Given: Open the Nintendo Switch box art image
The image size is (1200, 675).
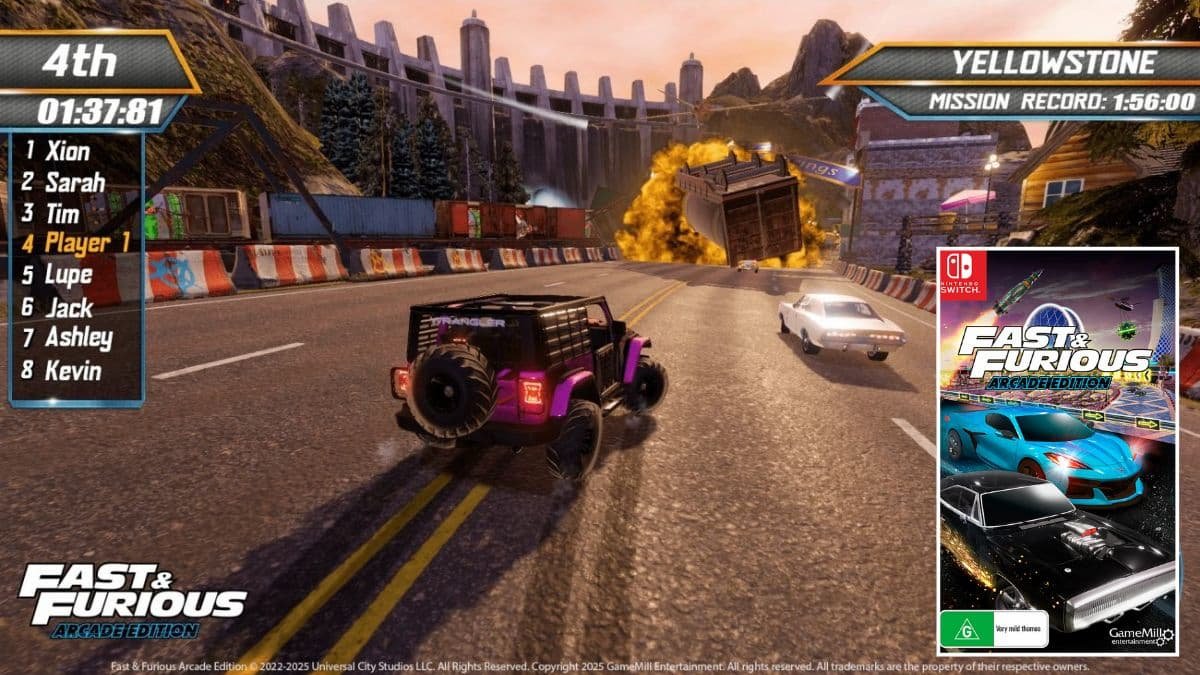Looking at the screenshot, I should (x=1057, y=451).
